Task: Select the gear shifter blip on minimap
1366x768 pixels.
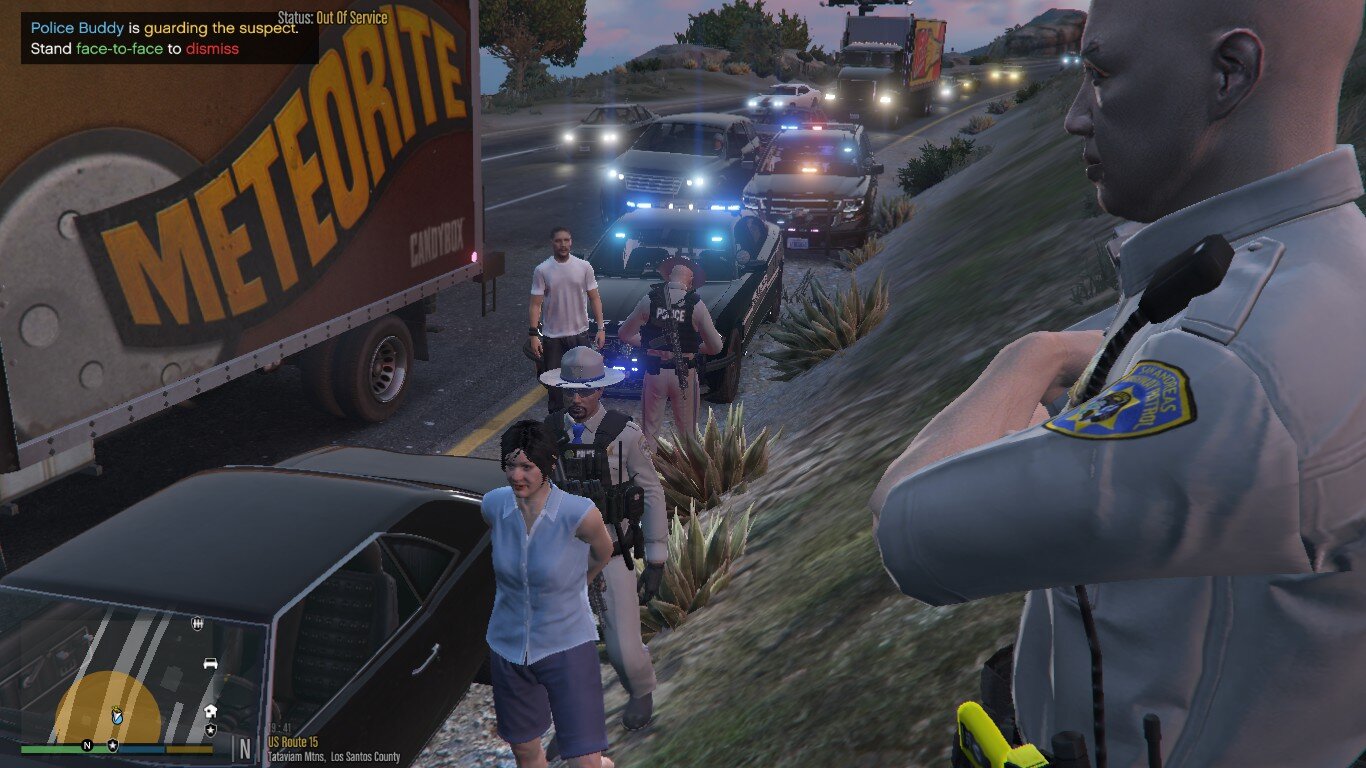Action: click(197, 624)
